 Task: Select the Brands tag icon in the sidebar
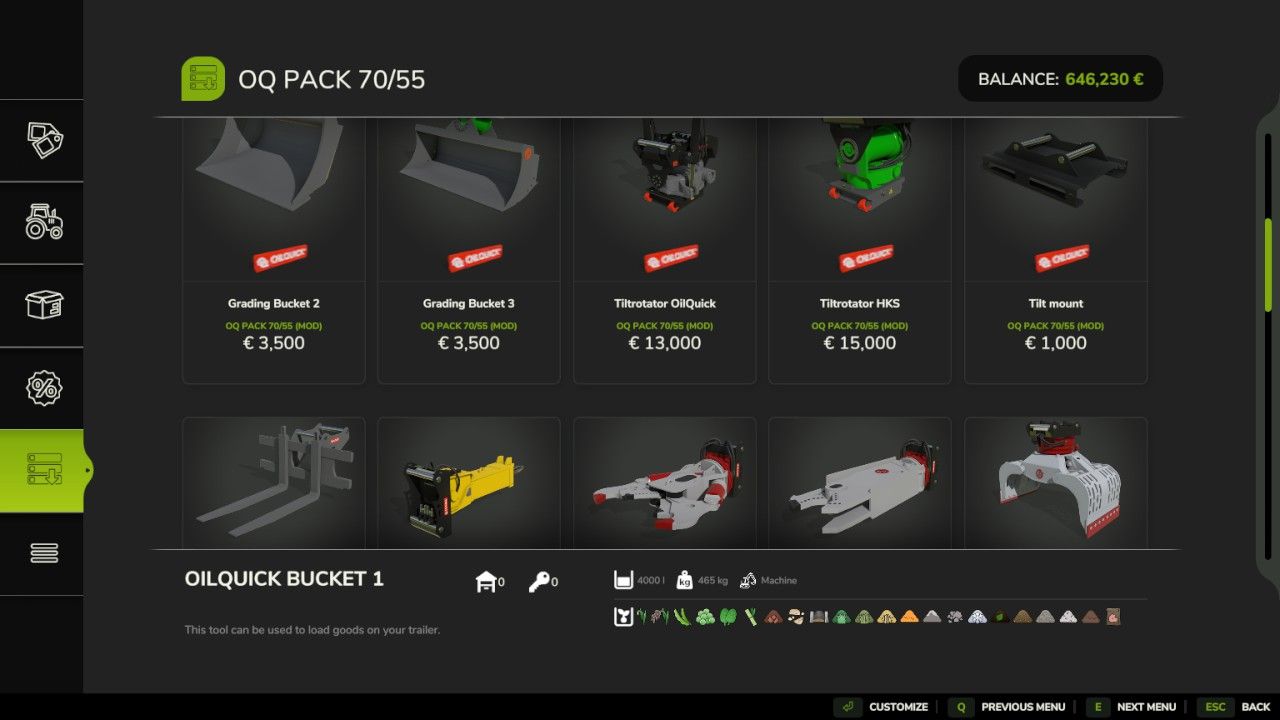click(x=42, y=140)
